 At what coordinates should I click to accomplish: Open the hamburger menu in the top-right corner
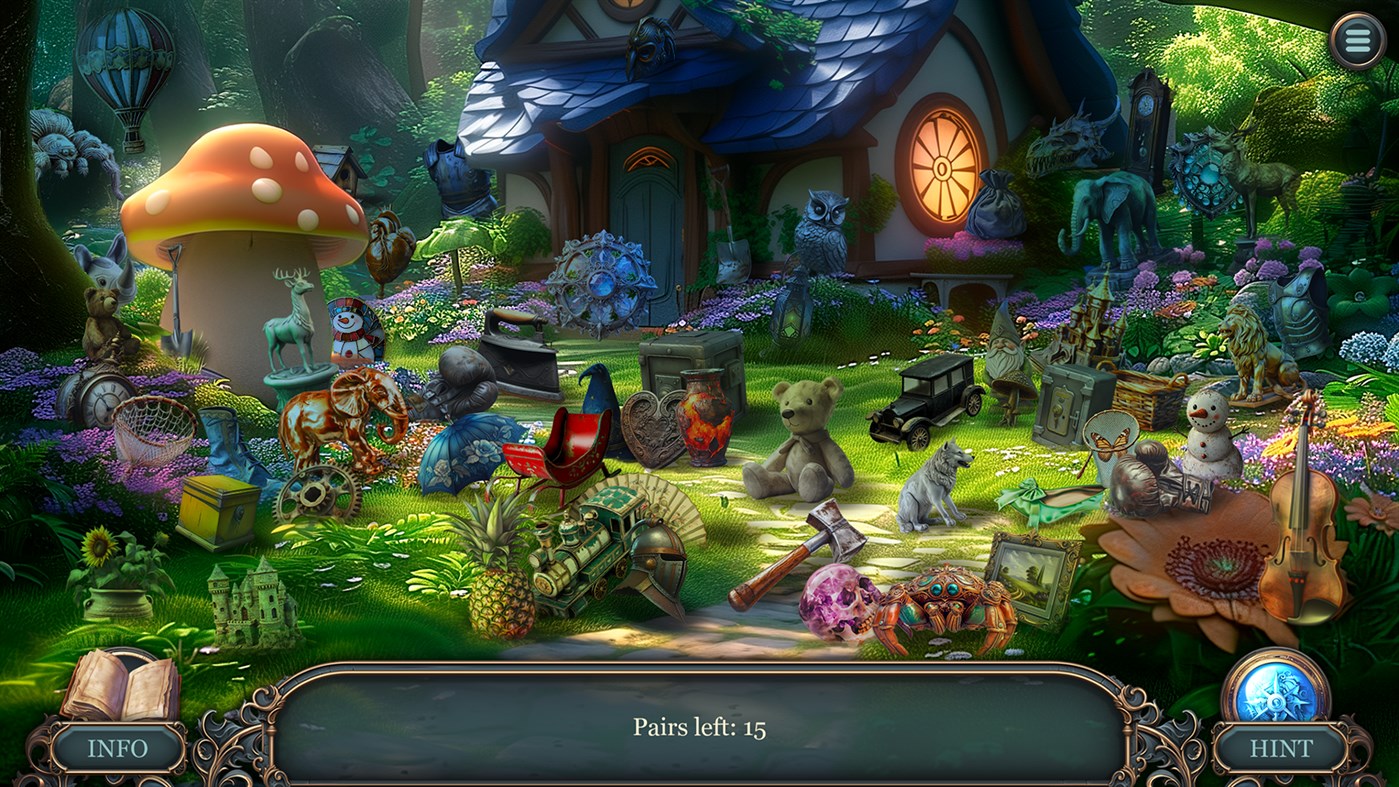(1357, 40)
